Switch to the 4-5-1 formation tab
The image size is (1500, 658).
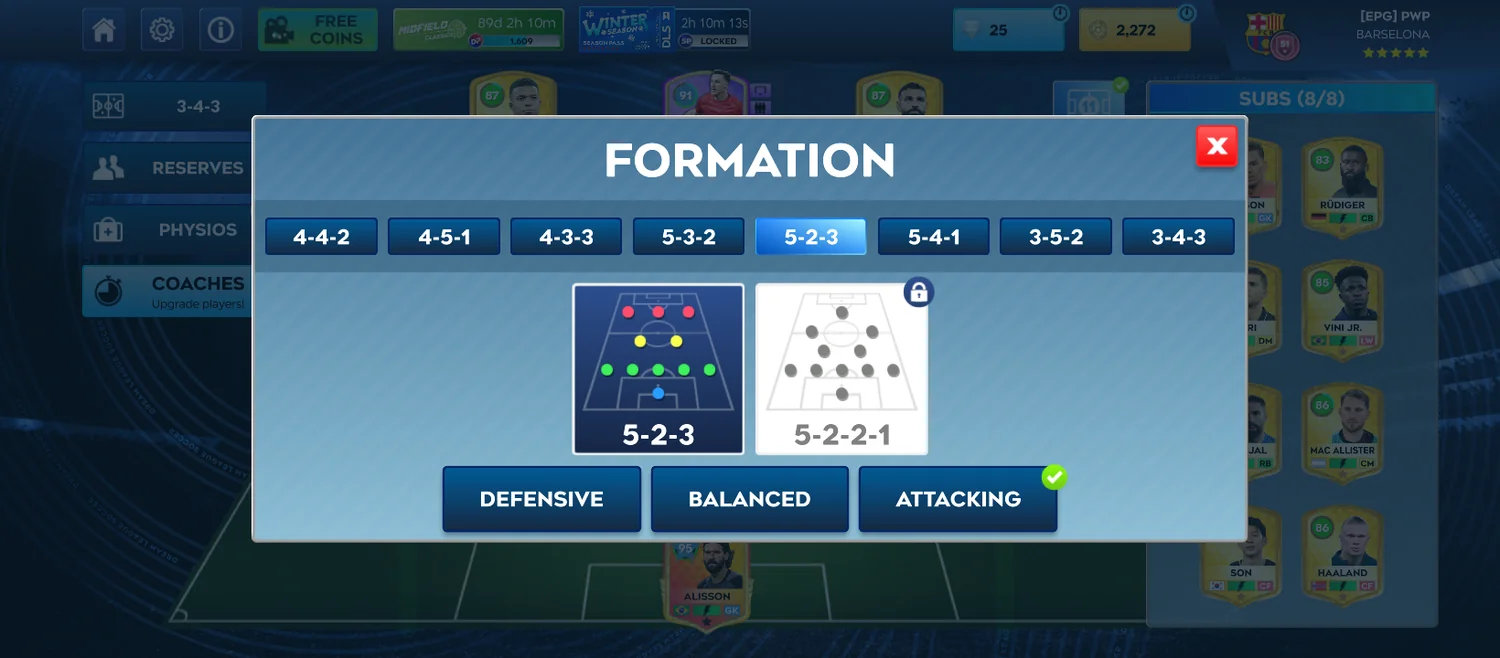coord(444,237)
